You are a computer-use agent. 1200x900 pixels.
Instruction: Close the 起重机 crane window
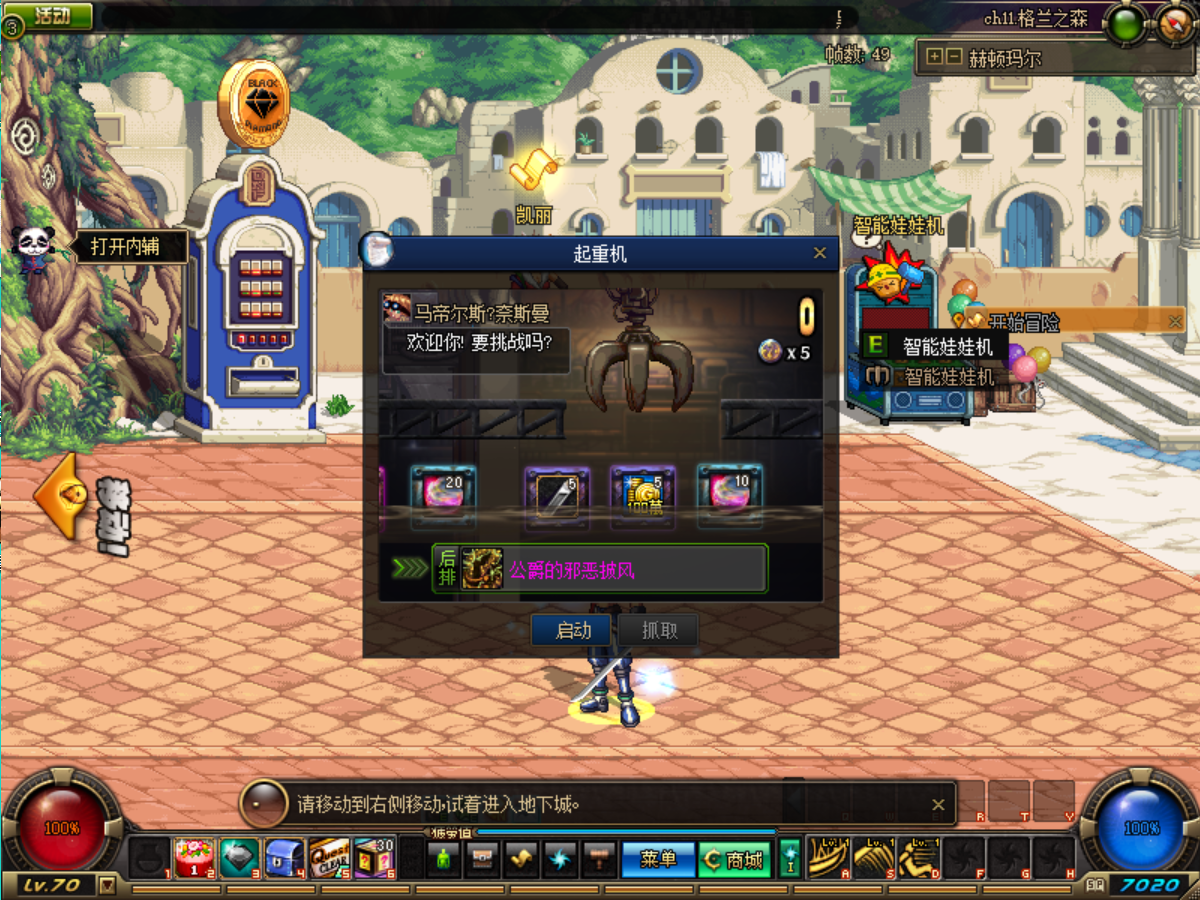(x=820, y=253)
